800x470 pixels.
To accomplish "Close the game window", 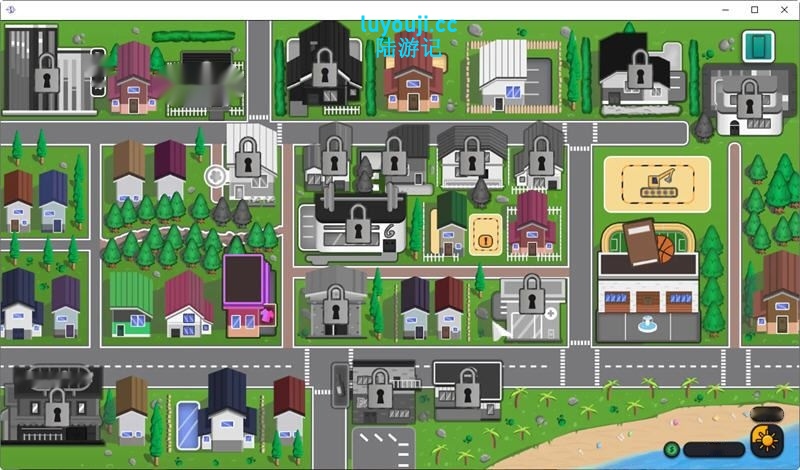I will coord(782,9).
